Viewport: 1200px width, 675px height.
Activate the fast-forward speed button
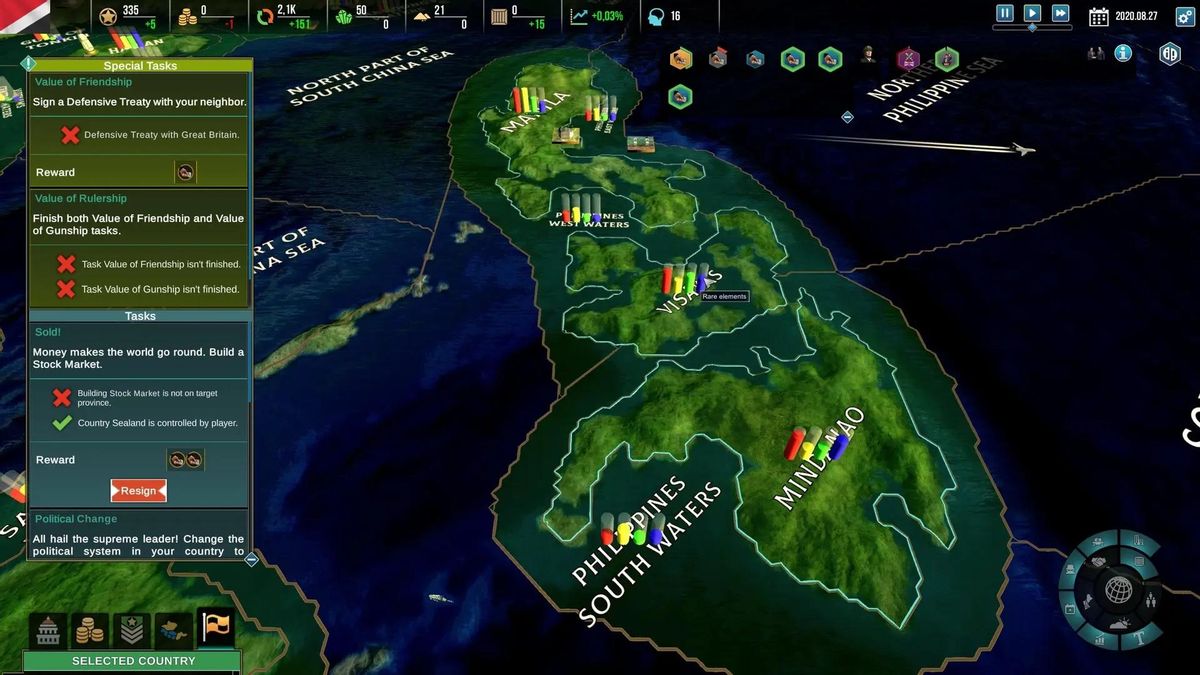pyautogui.click(x=1061, y=14)
